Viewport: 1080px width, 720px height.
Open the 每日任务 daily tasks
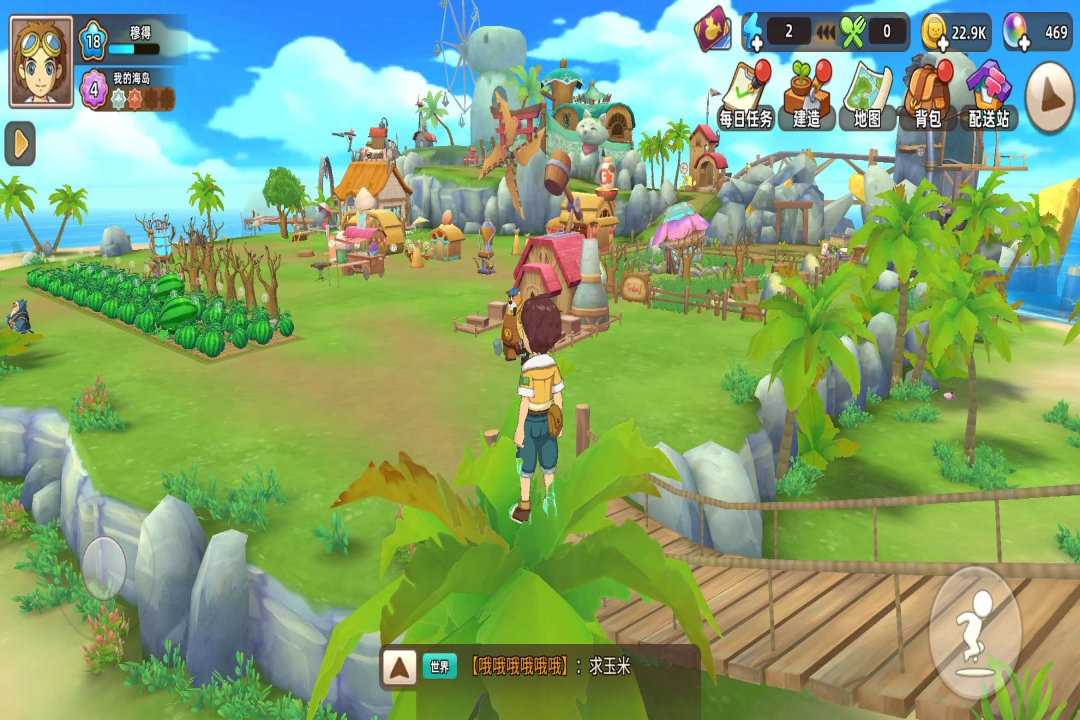point(746,96)
